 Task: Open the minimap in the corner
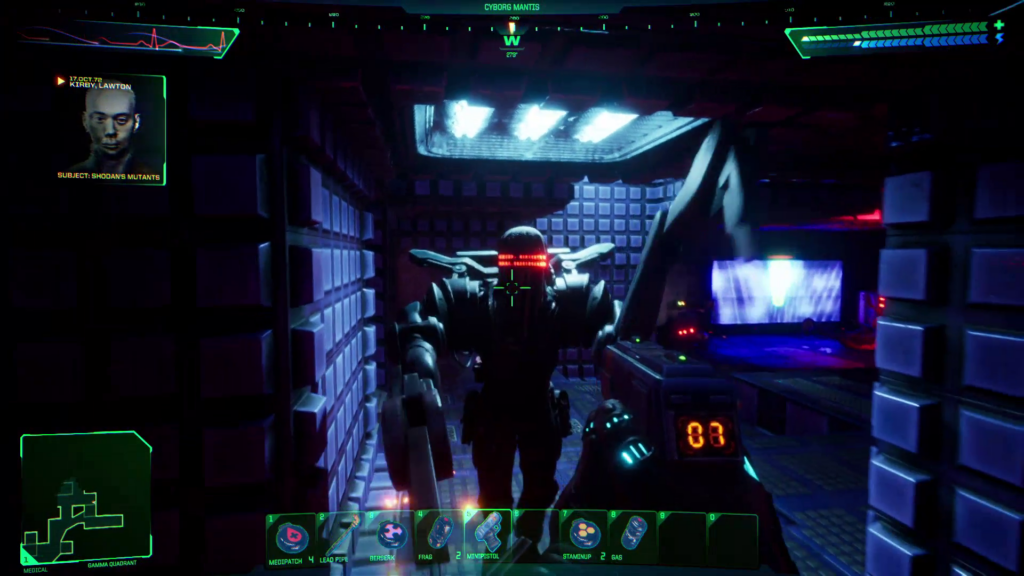(85, 498)
